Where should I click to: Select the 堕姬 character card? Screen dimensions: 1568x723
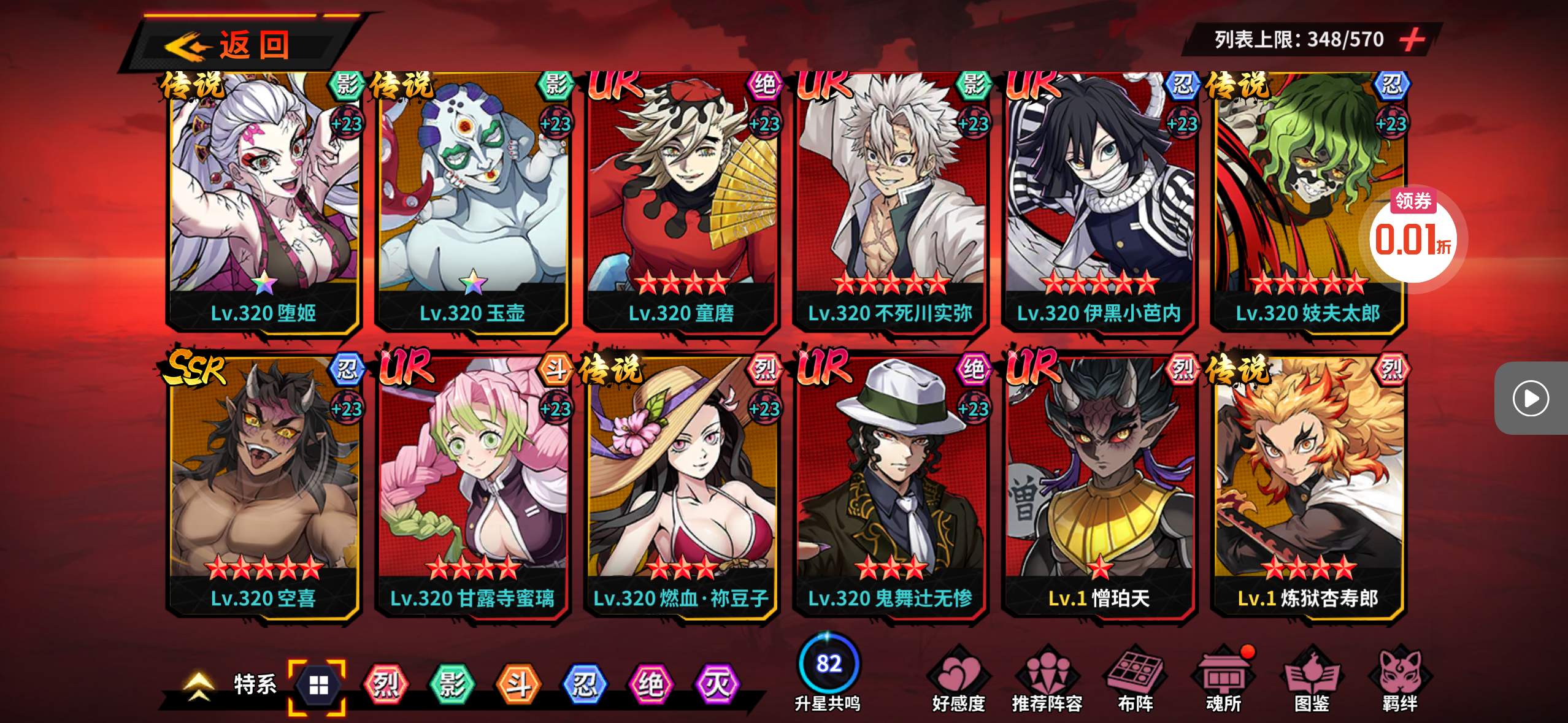264,202
